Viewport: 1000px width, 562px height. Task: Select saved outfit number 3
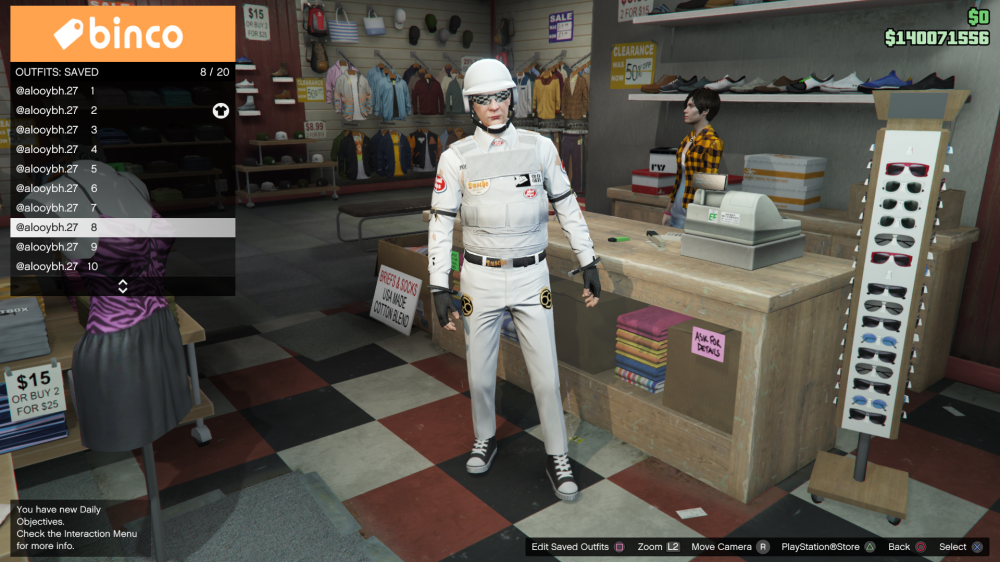(x=122, y=130)
